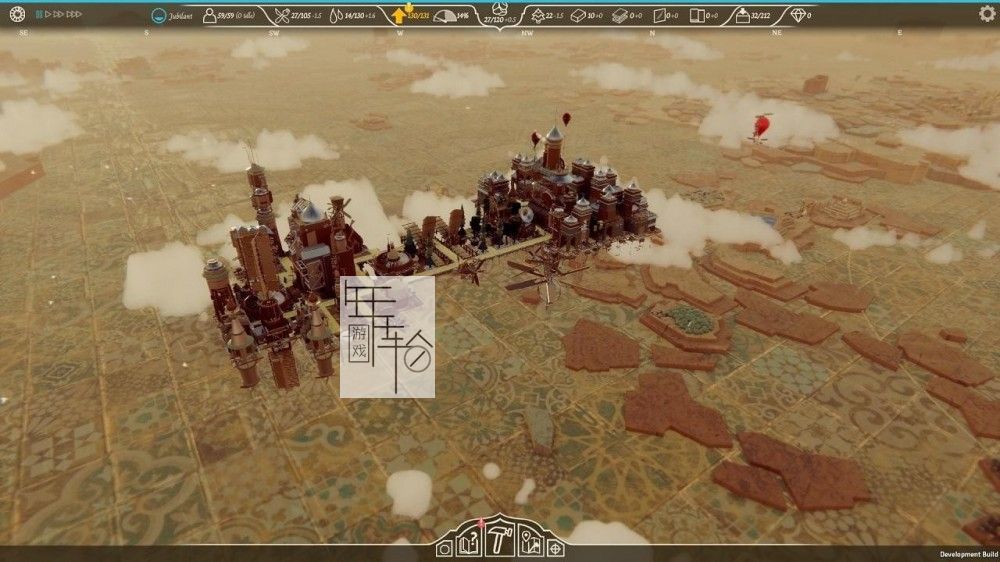Viewport: 1000px width, 562px height.
Task: Click the ship's wheel icon
Action: 16,14
